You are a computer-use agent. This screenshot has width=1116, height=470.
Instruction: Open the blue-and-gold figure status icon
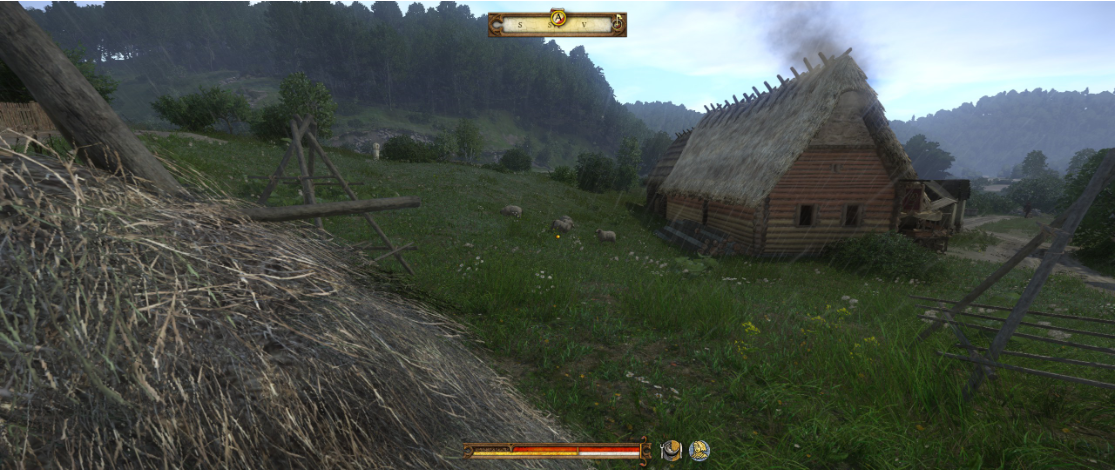tap(699, 451)
